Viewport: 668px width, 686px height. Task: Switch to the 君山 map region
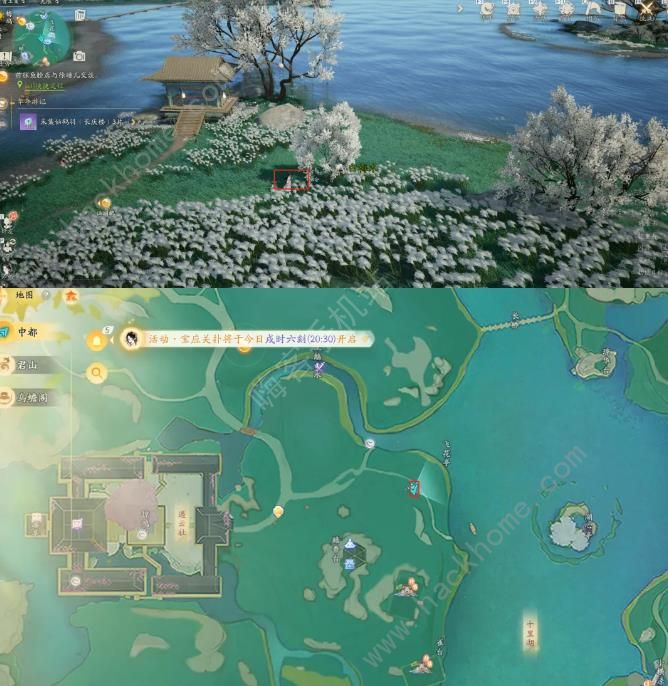point(28,366)
